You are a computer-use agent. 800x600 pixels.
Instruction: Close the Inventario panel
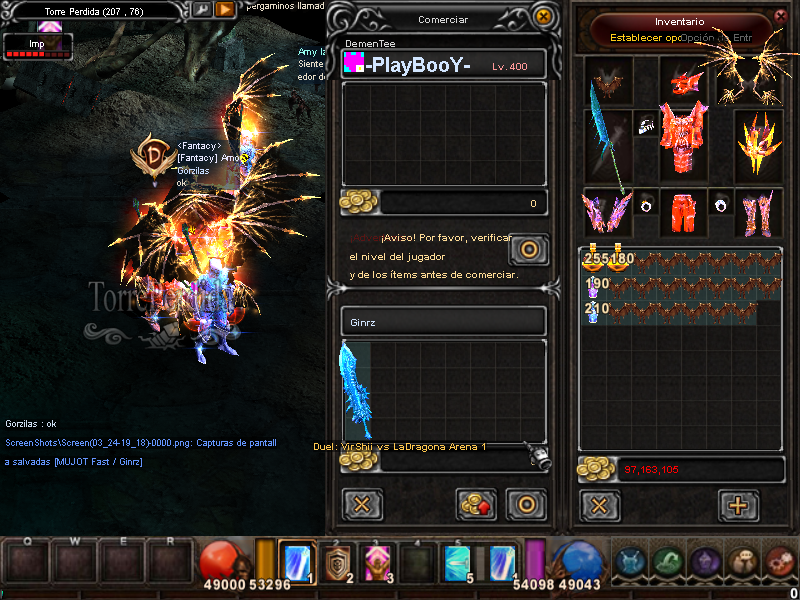(781, 17)
